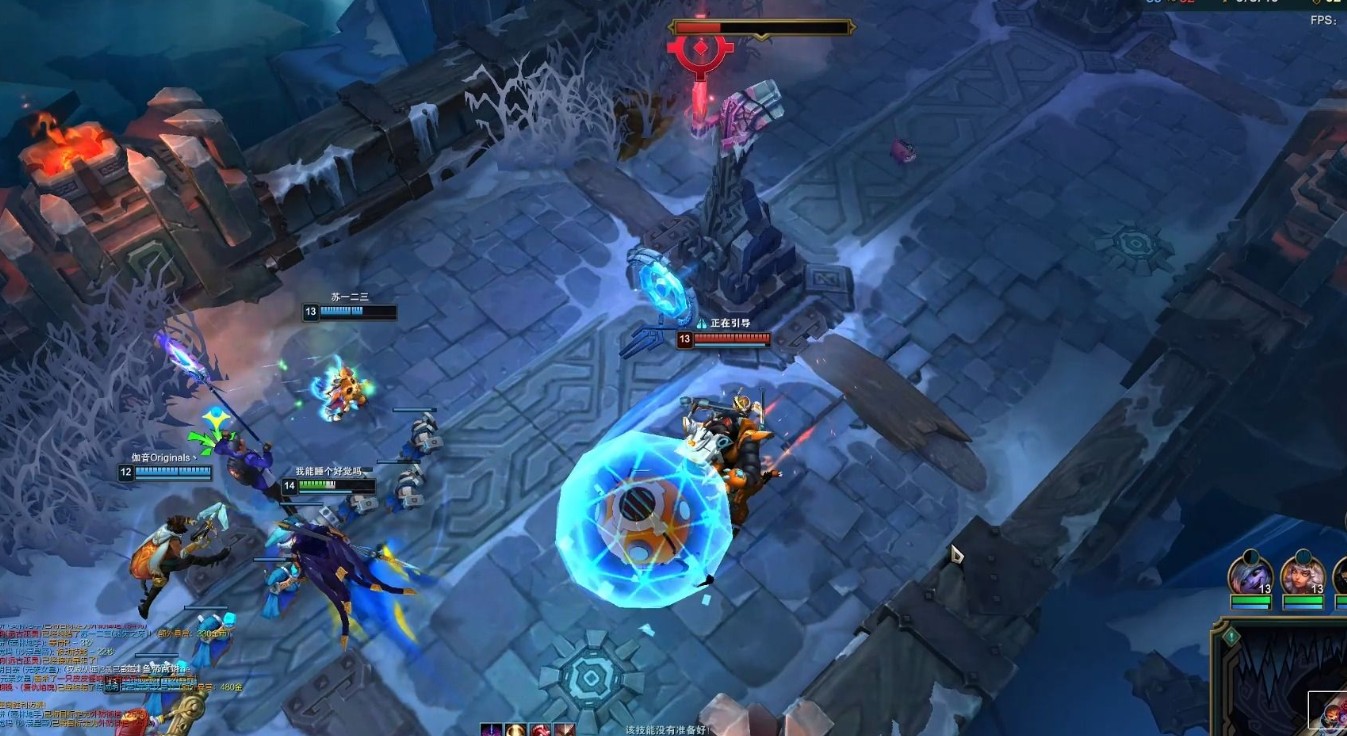The width and height of the screenshot is (1347, 736).
Task: Click the red swirl buff icon
Action: point(541,729)
